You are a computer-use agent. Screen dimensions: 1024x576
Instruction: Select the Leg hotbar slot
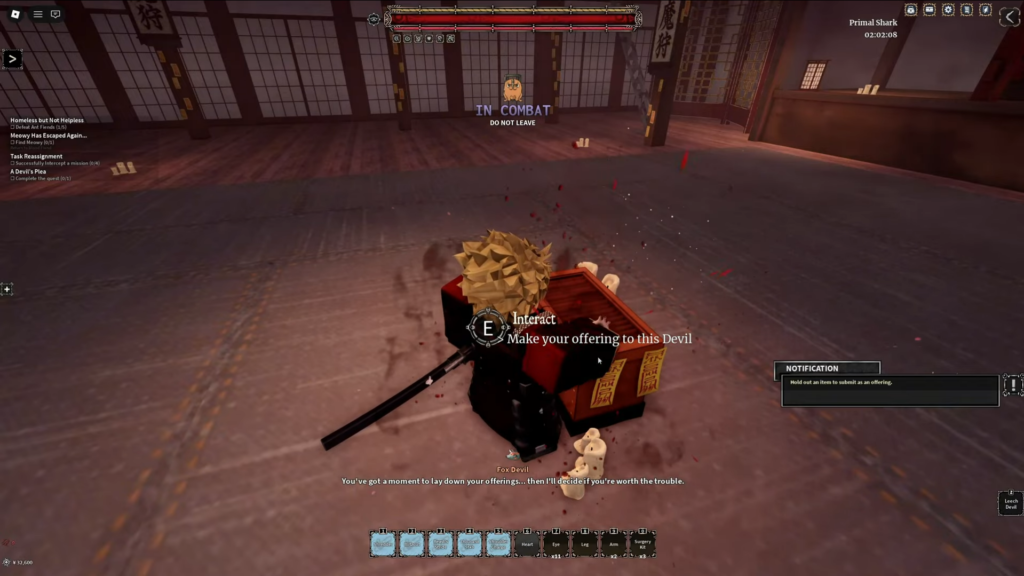[585, 543]
